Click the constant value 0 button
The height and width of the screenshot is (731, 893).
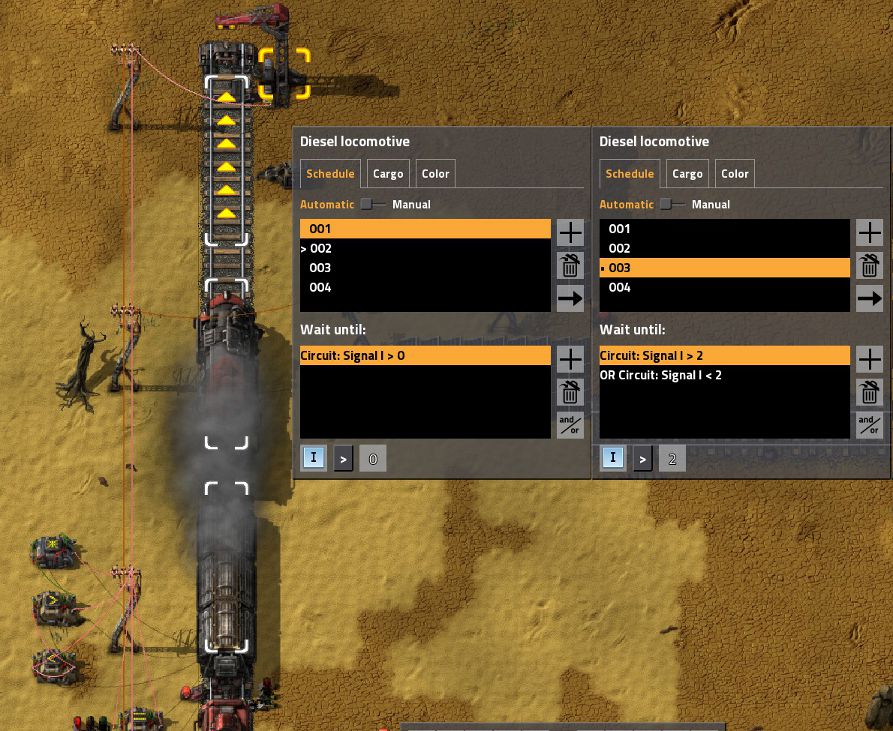pos(372,459)
